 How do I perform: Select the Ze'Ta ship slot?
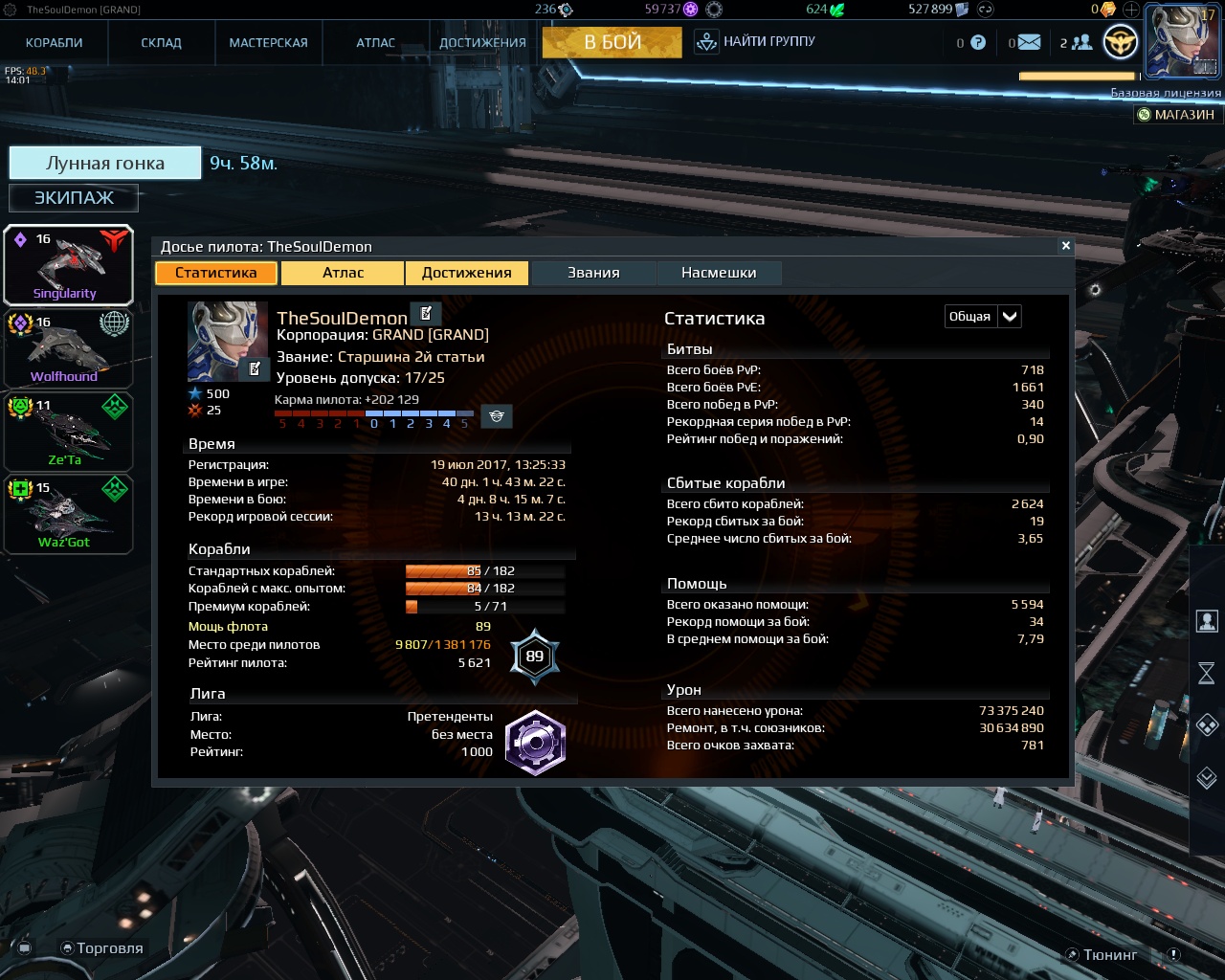67,432
